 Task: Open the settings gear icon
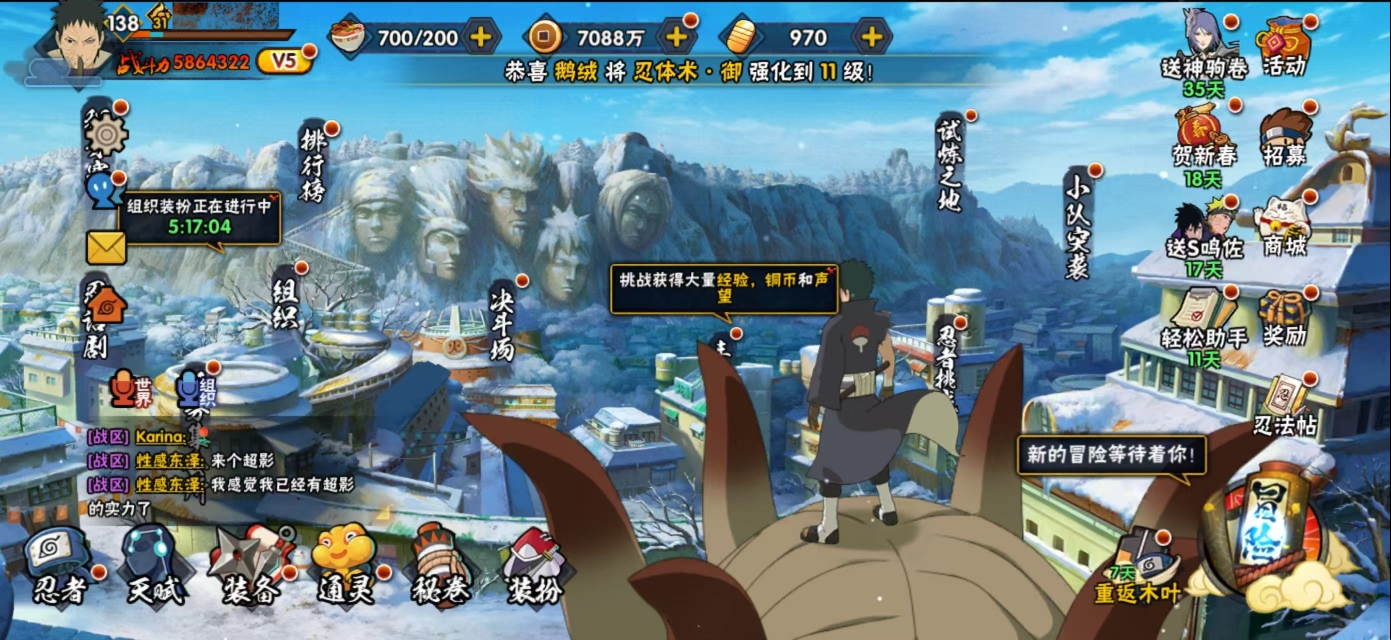point(105,135)
